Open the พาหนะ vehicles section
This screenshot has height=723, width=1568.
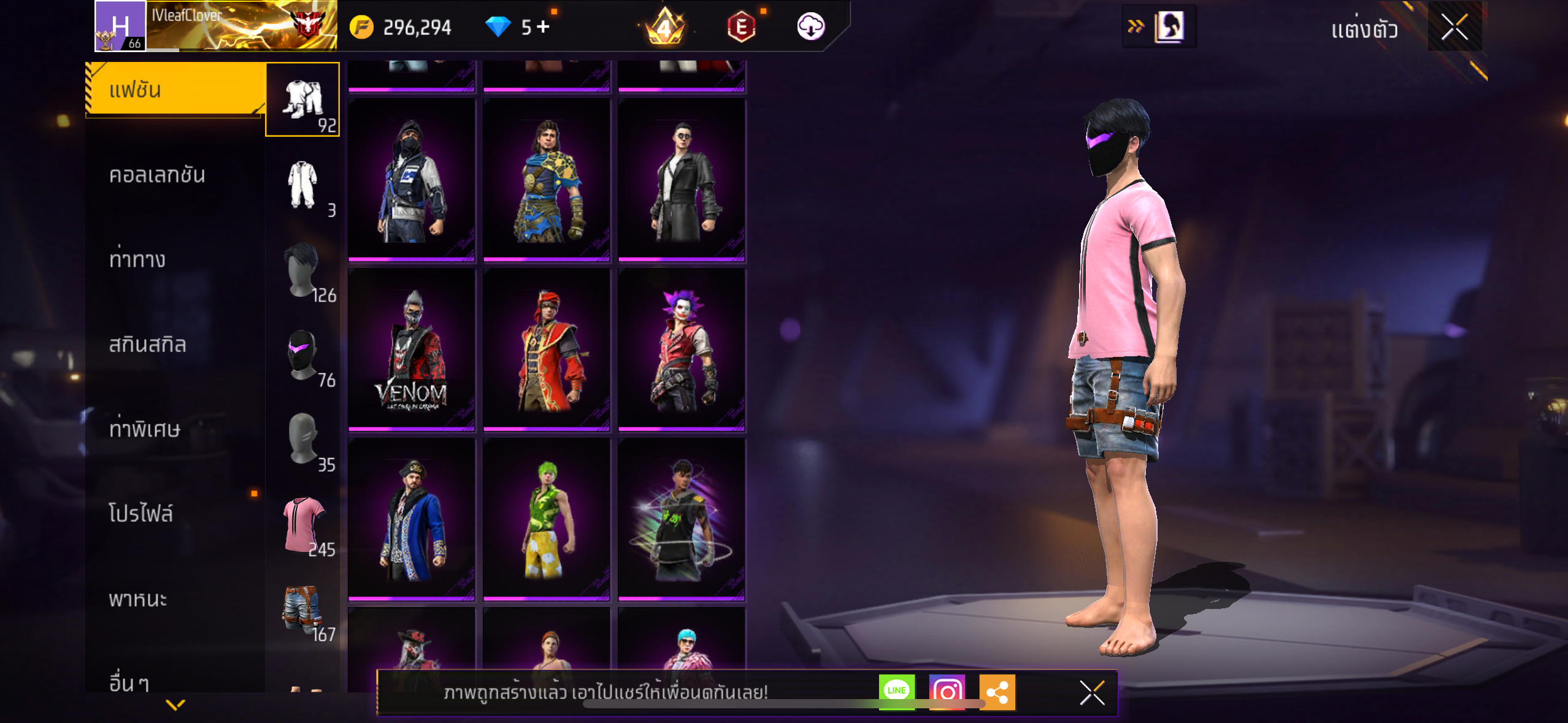[x=138, y=599]
